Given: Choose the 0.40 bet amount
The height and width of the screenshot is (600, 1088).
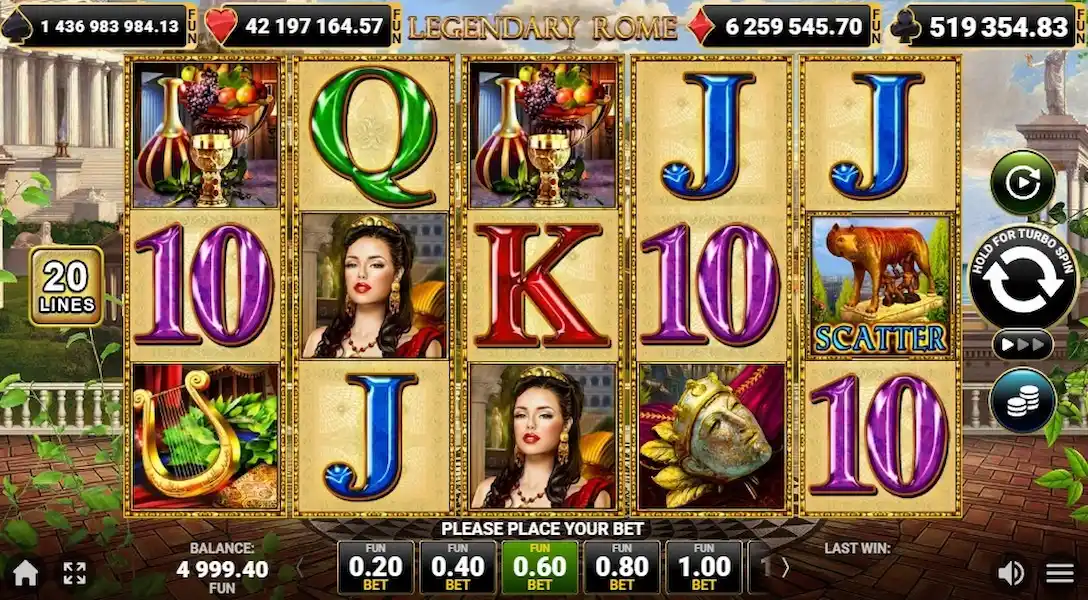Looking at the screenshot, I should pyautogui.click(x=457, y=567).
